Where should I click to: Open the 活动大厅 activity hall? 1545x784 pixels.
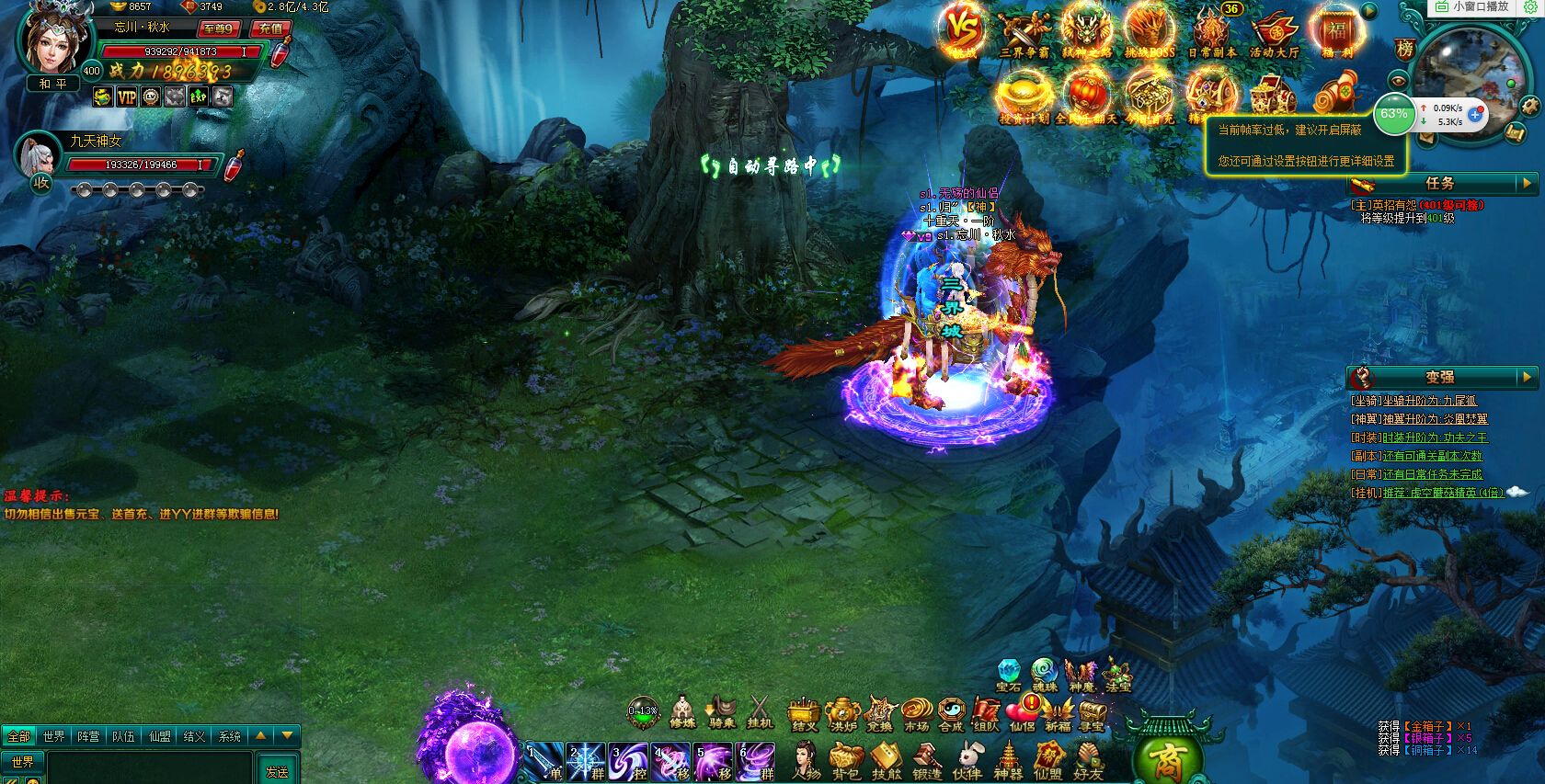tap(1274, 30)
